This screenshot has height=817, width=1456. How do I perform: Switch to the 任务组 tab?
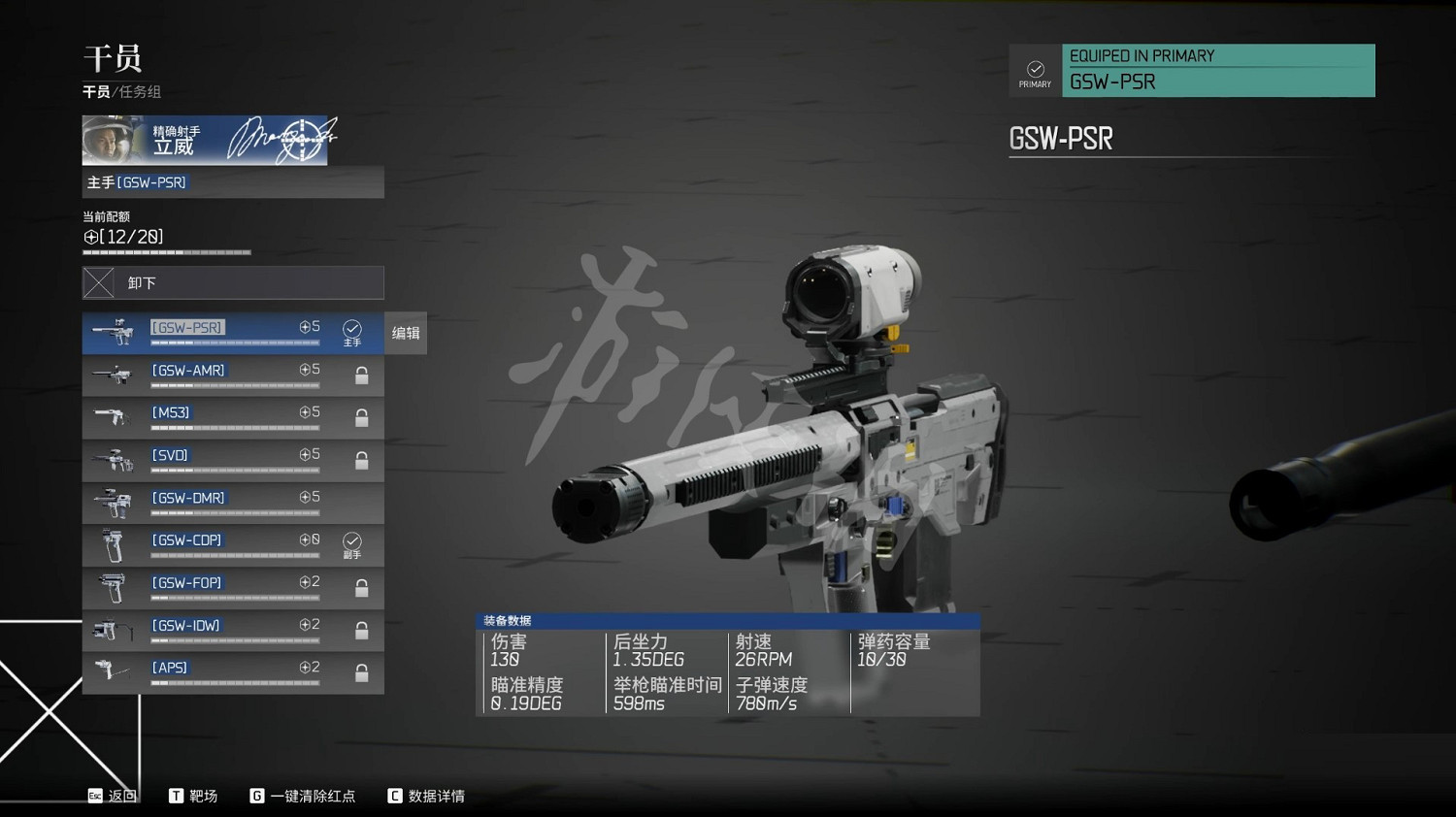point(141,92)
